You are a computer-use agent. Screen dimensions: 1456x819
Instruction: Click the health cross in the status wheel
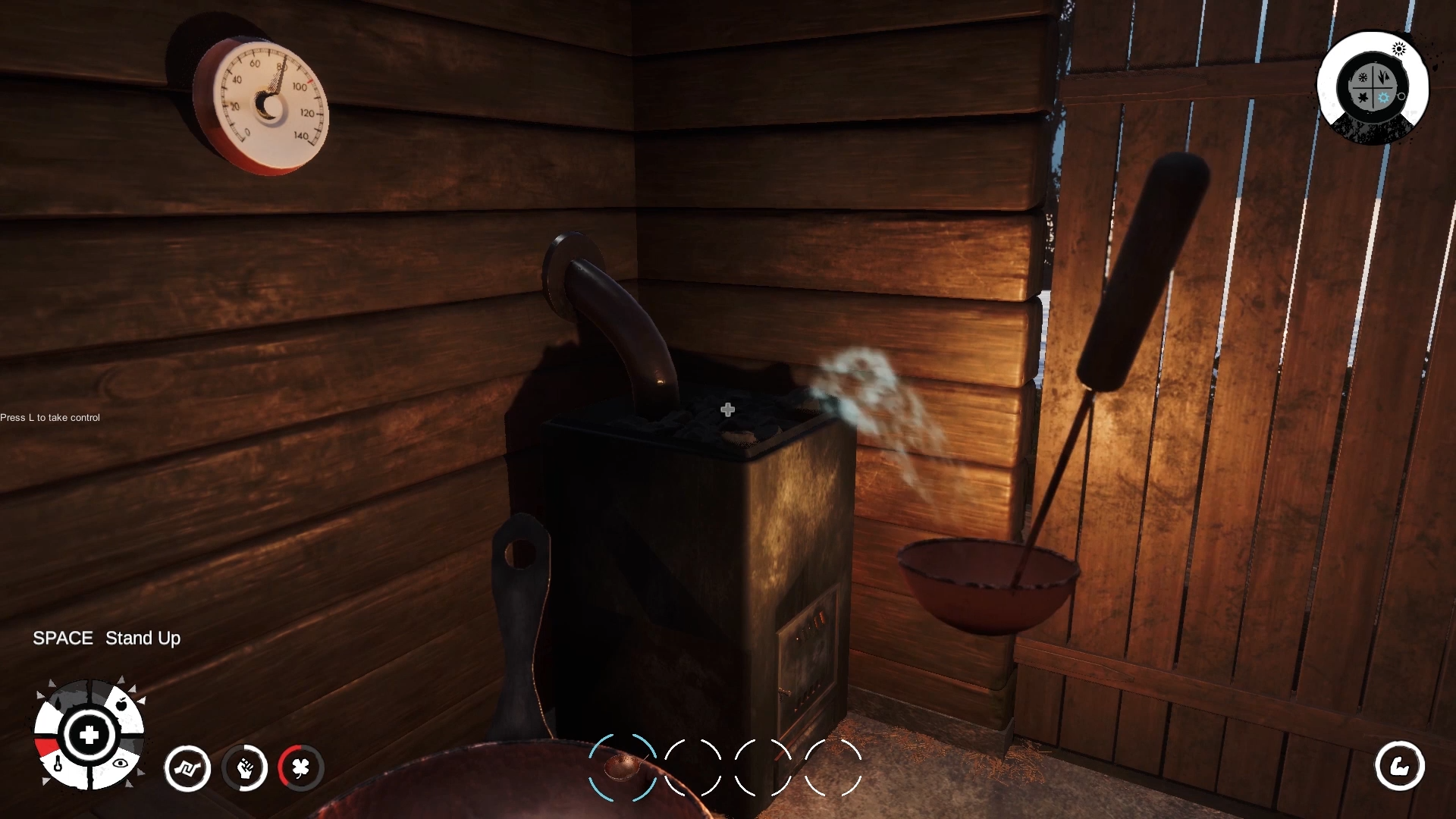(89, 734)
